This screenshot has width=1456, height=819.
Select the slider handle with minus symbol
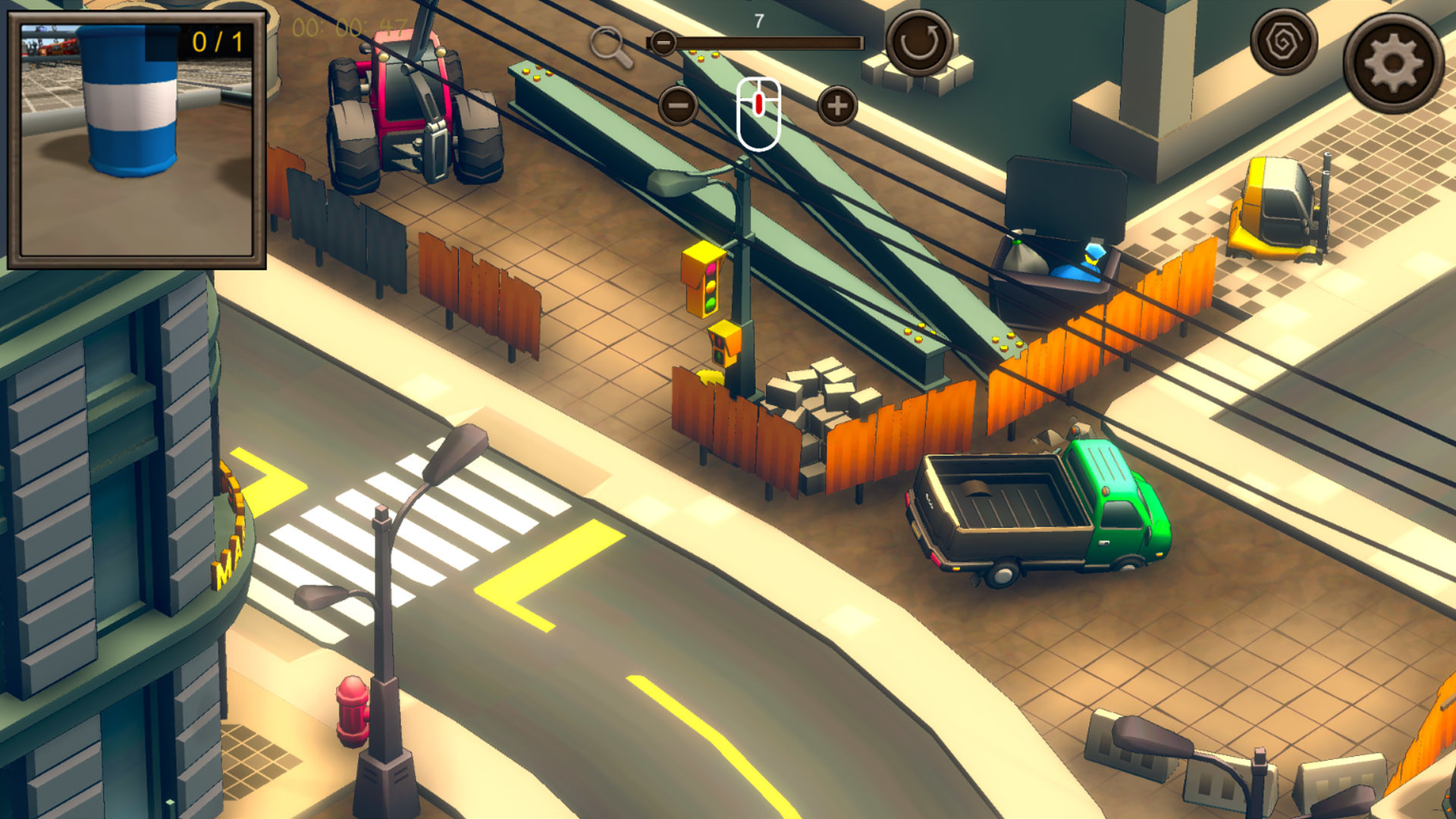pos(665,43)
